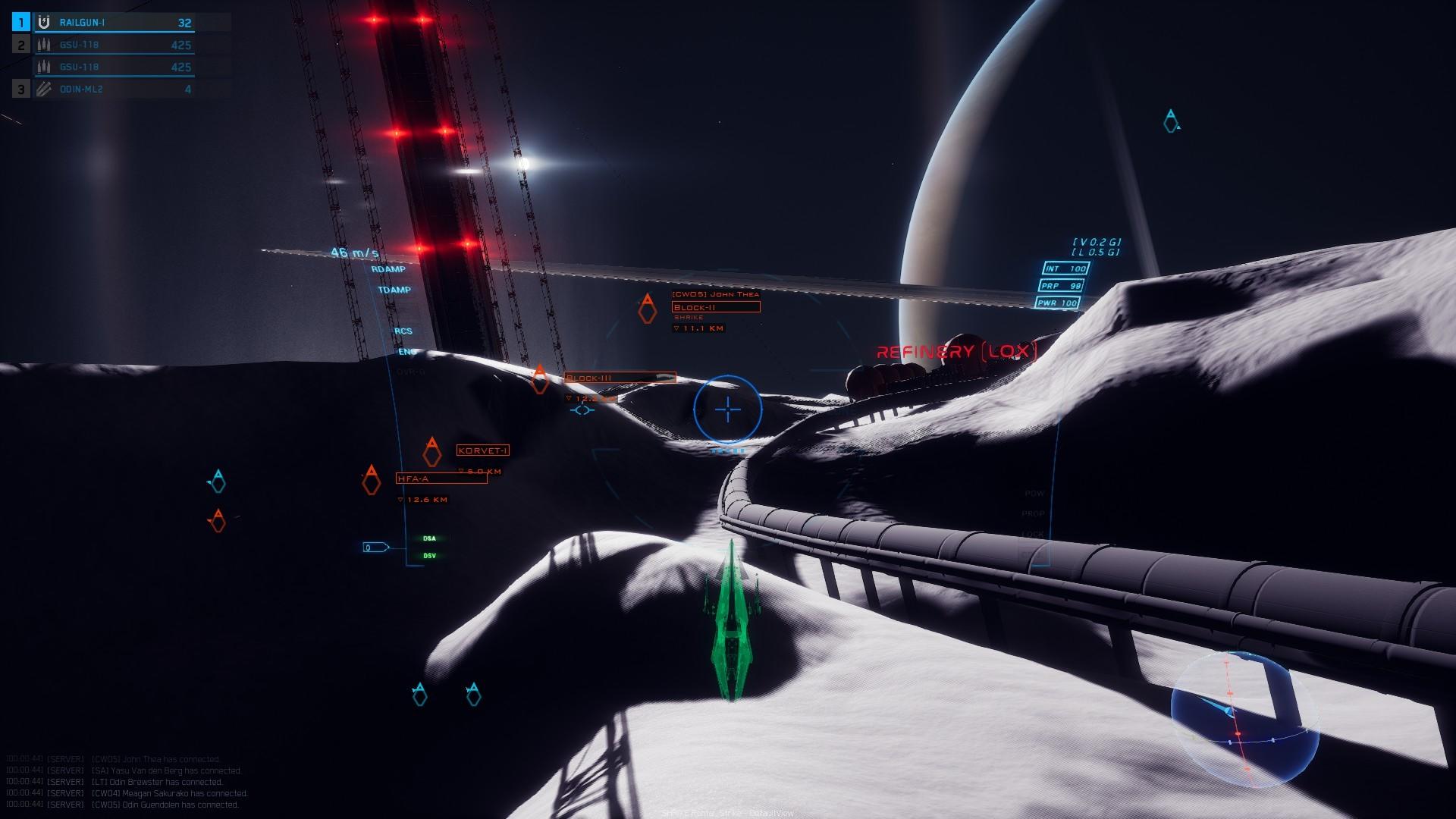
Task: Click the friendly contact diamond in top-right corner
Action: point(1171,122)
